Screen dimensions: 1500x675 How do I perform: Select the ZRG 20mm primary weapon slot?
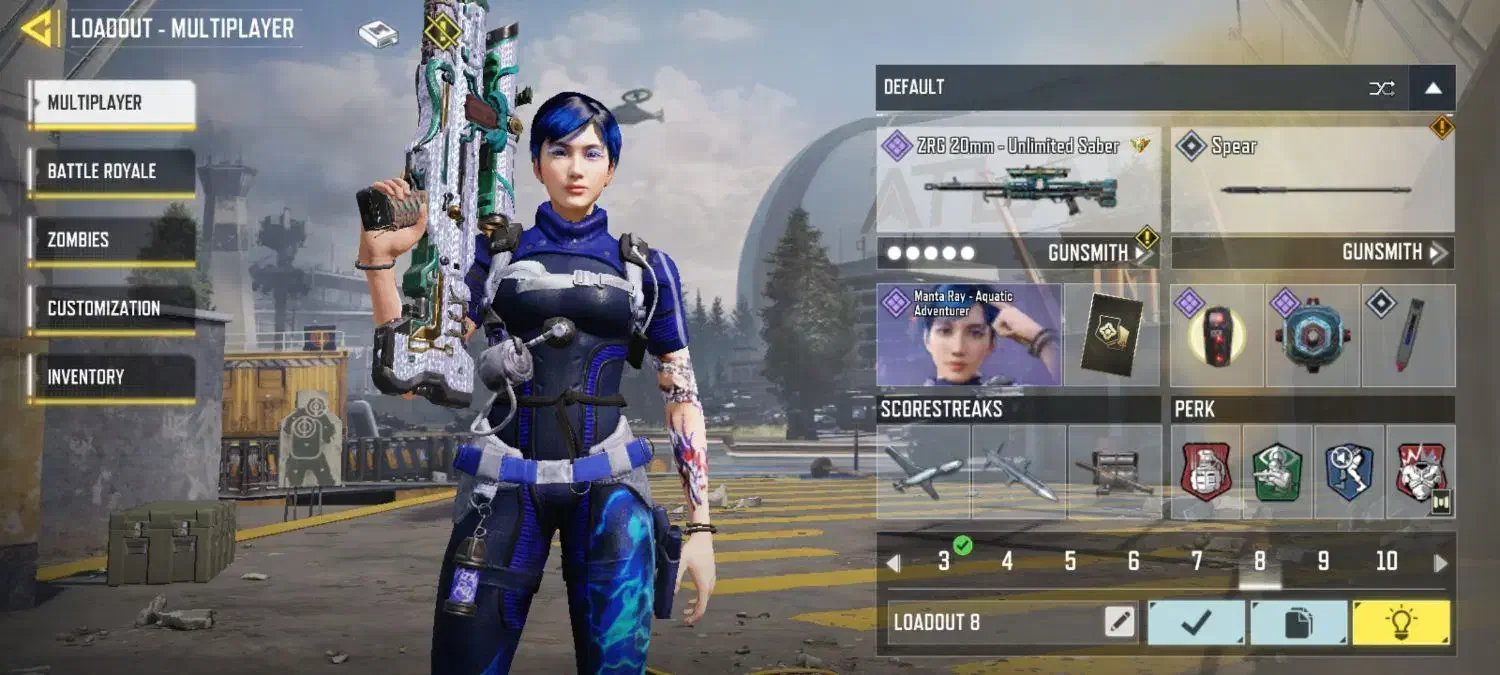tap(1018, 180)
